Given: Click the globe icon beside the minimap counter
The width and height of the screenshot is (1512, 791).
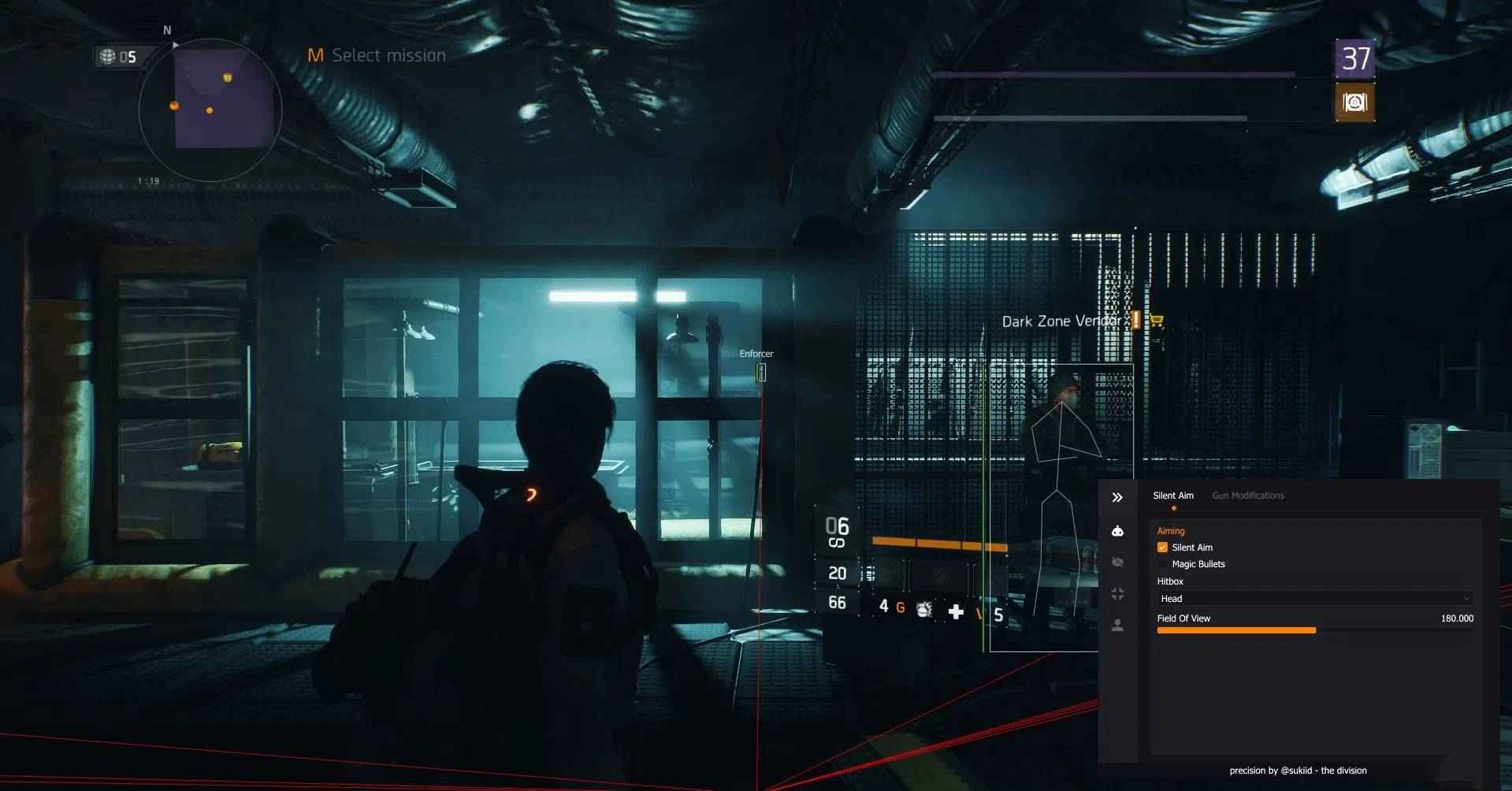Looking at the screenshot, I should click(x=106, y=56).
